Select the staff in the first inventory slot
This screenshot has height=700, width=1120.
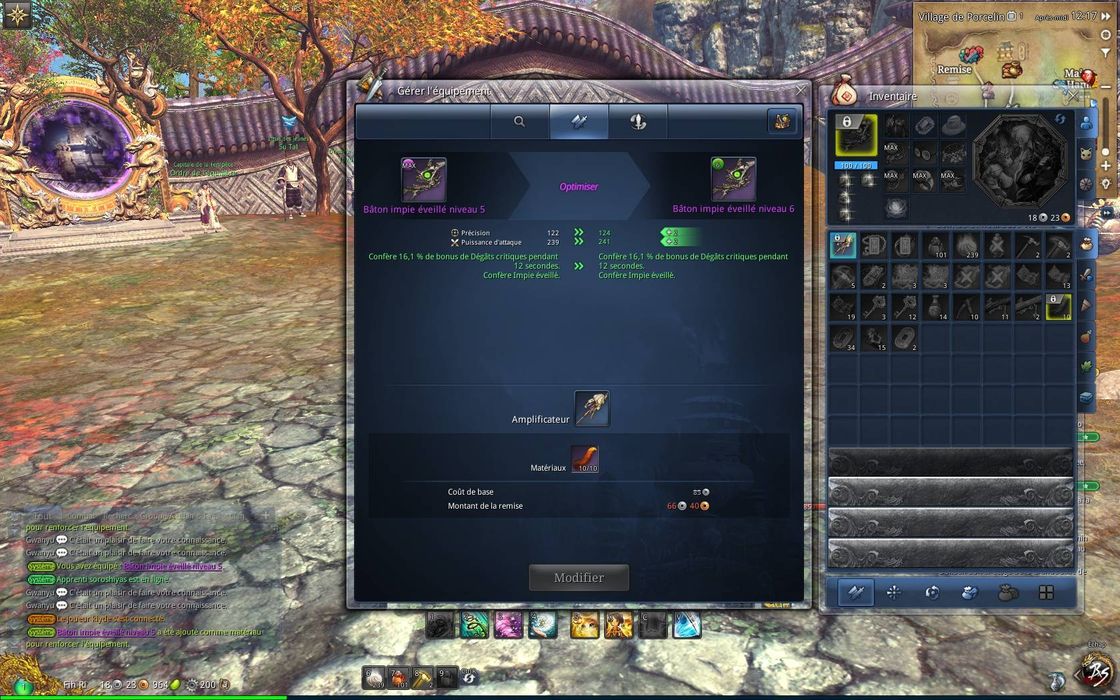(843, 245)
